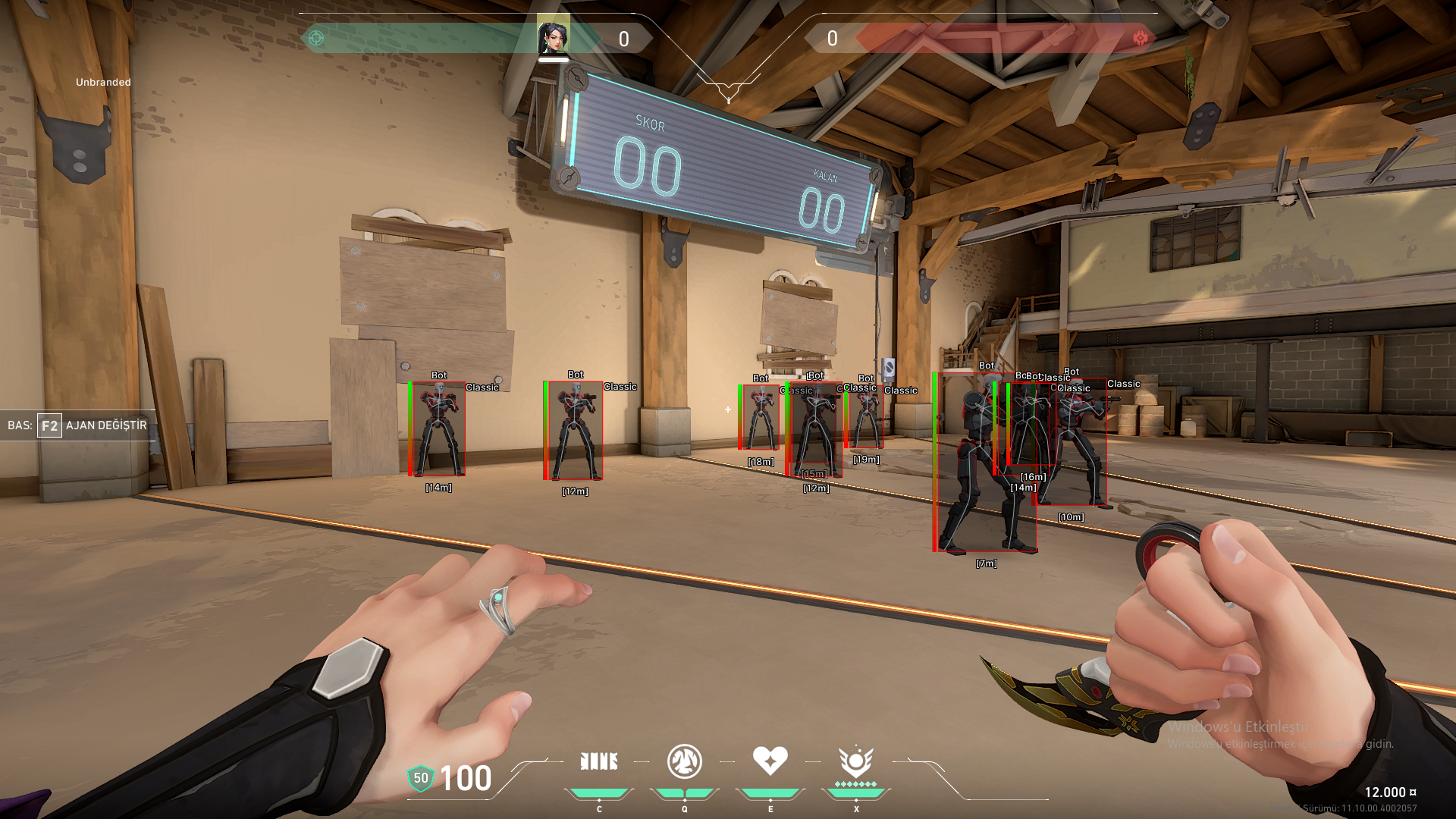Click the Unbranded label in the top left

tap(102, 80)
